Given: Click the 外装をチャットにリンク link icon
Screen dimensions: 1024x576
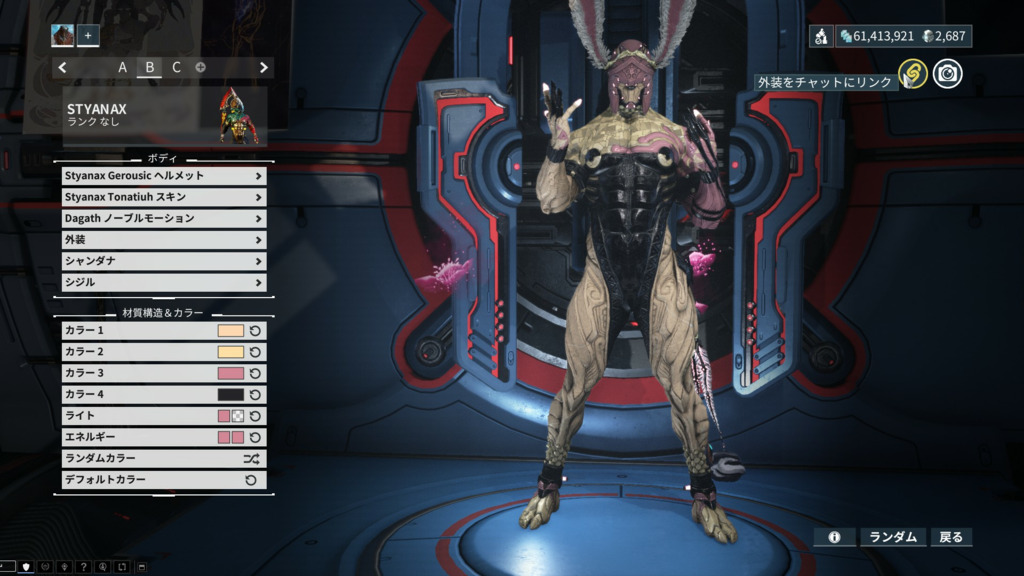Looking at the screenshot, I should coord(911,73).
